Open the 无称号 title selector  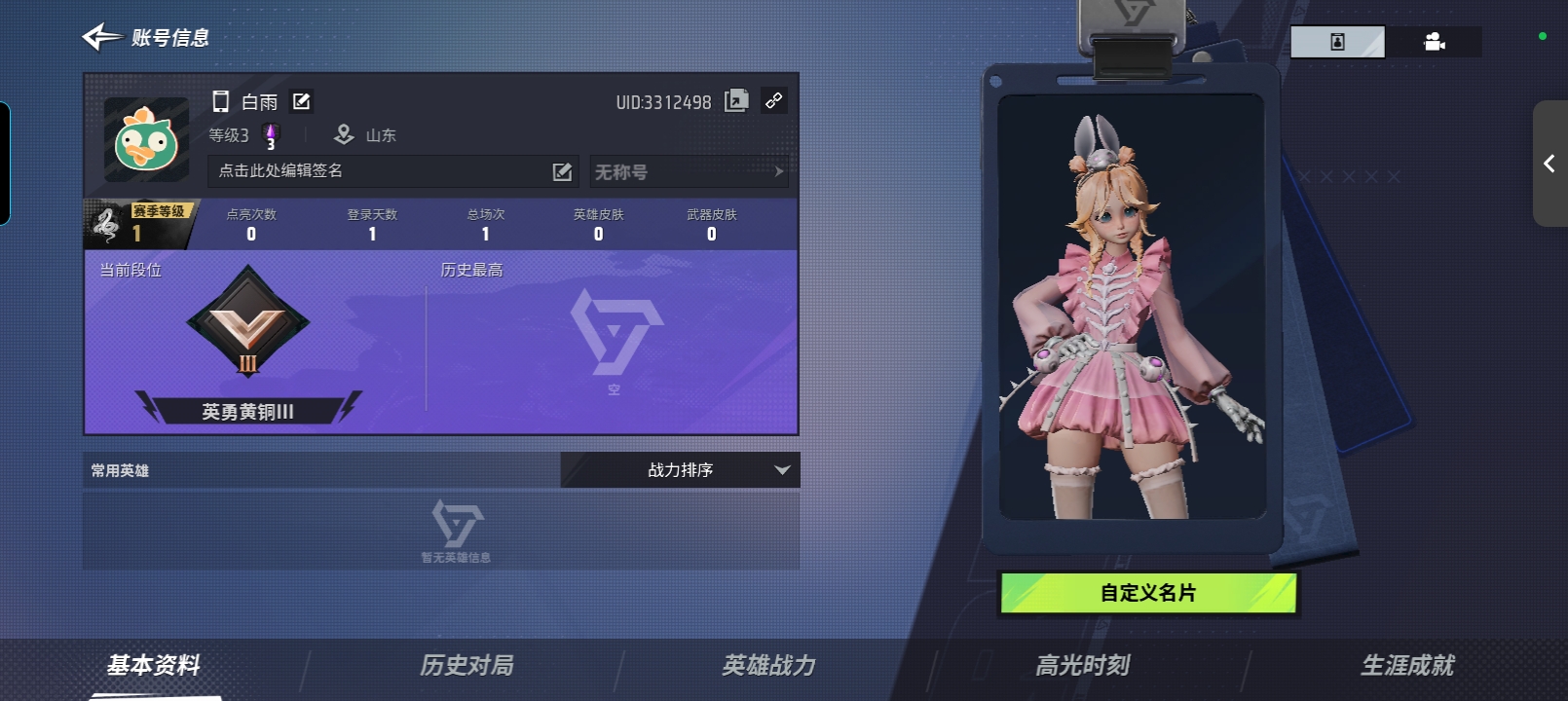tap(689, 172)
